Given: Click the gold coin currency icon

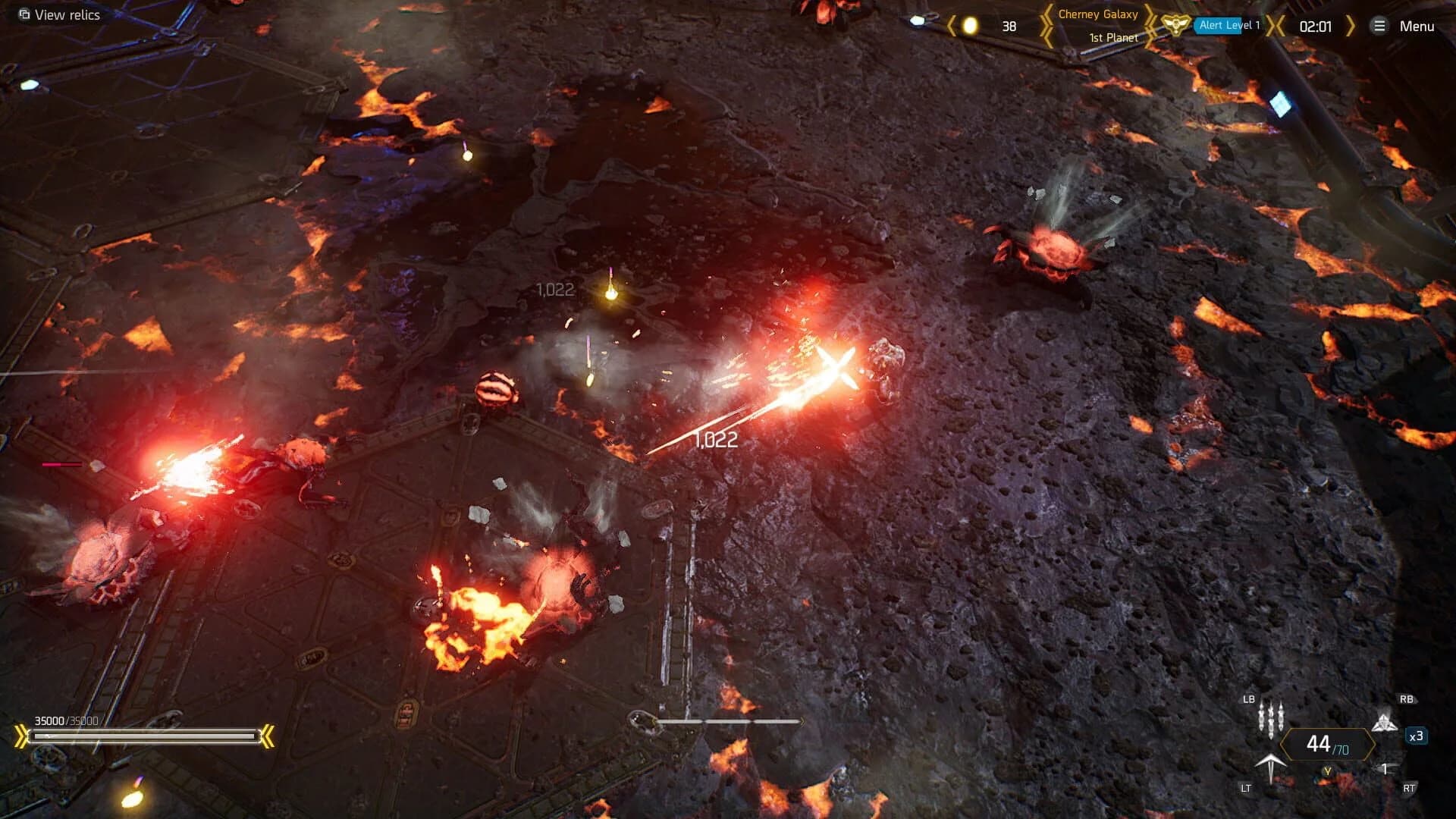Looking at the screenshot, I should (x=971, y=24).
